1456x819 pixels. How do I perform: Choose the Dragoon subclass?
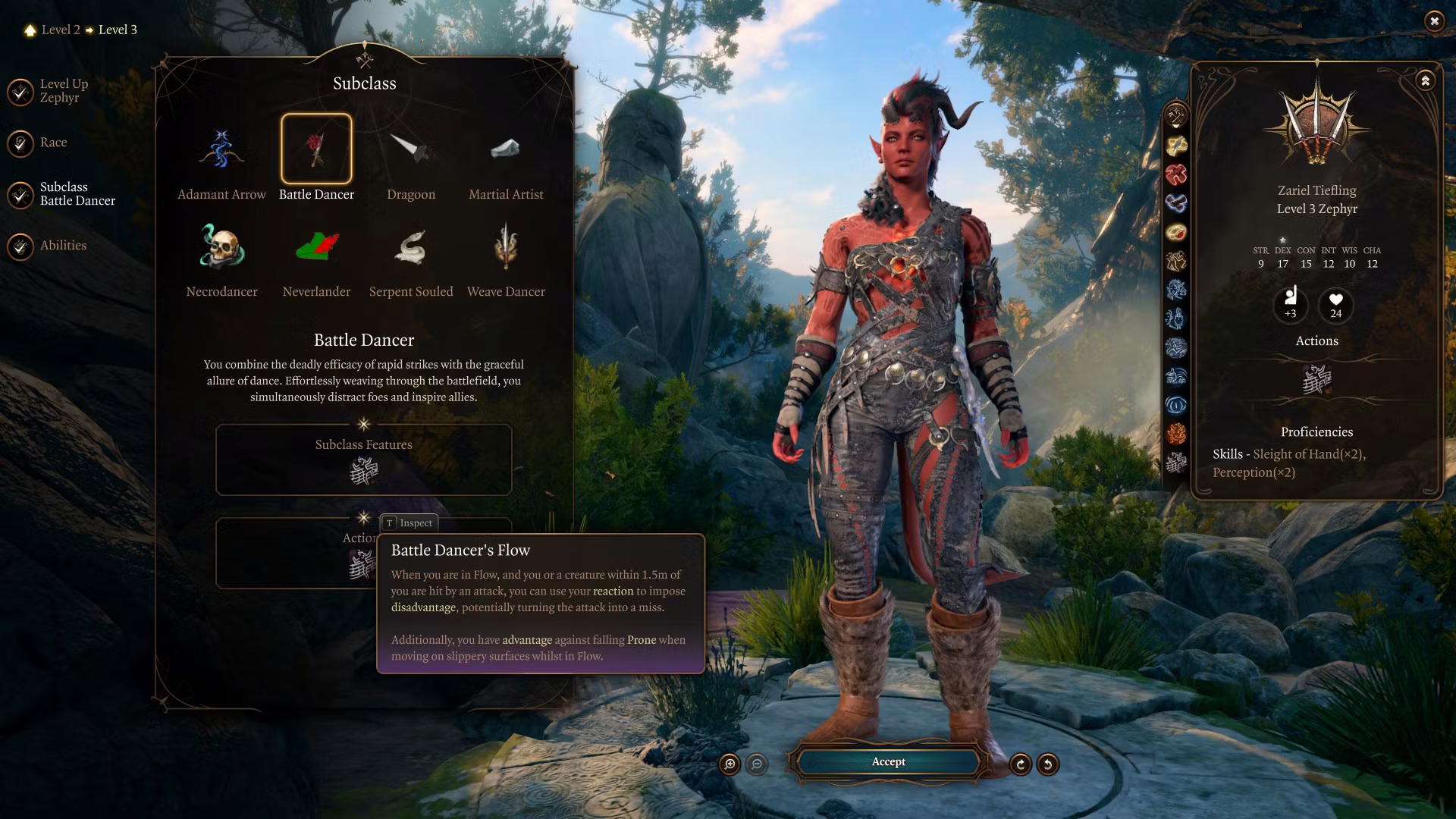[x=411, y=150]
